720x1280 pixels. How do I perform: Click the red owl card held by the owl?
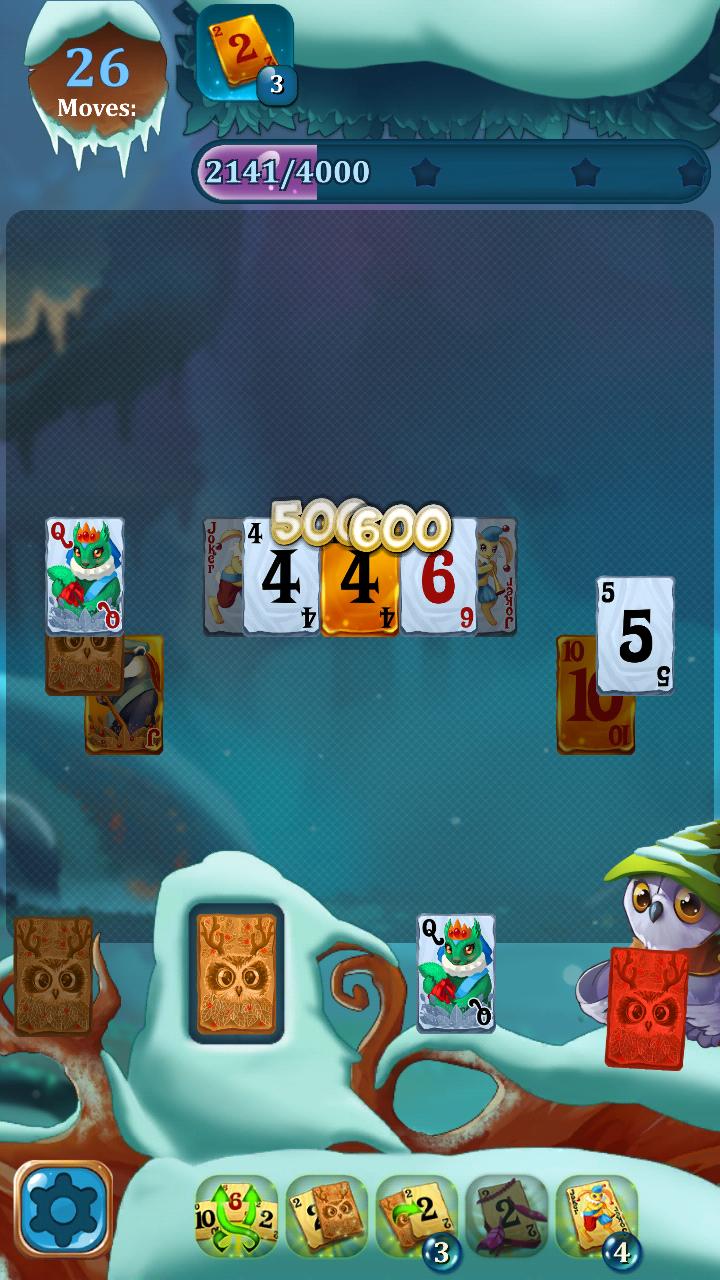coord(647,1008)
